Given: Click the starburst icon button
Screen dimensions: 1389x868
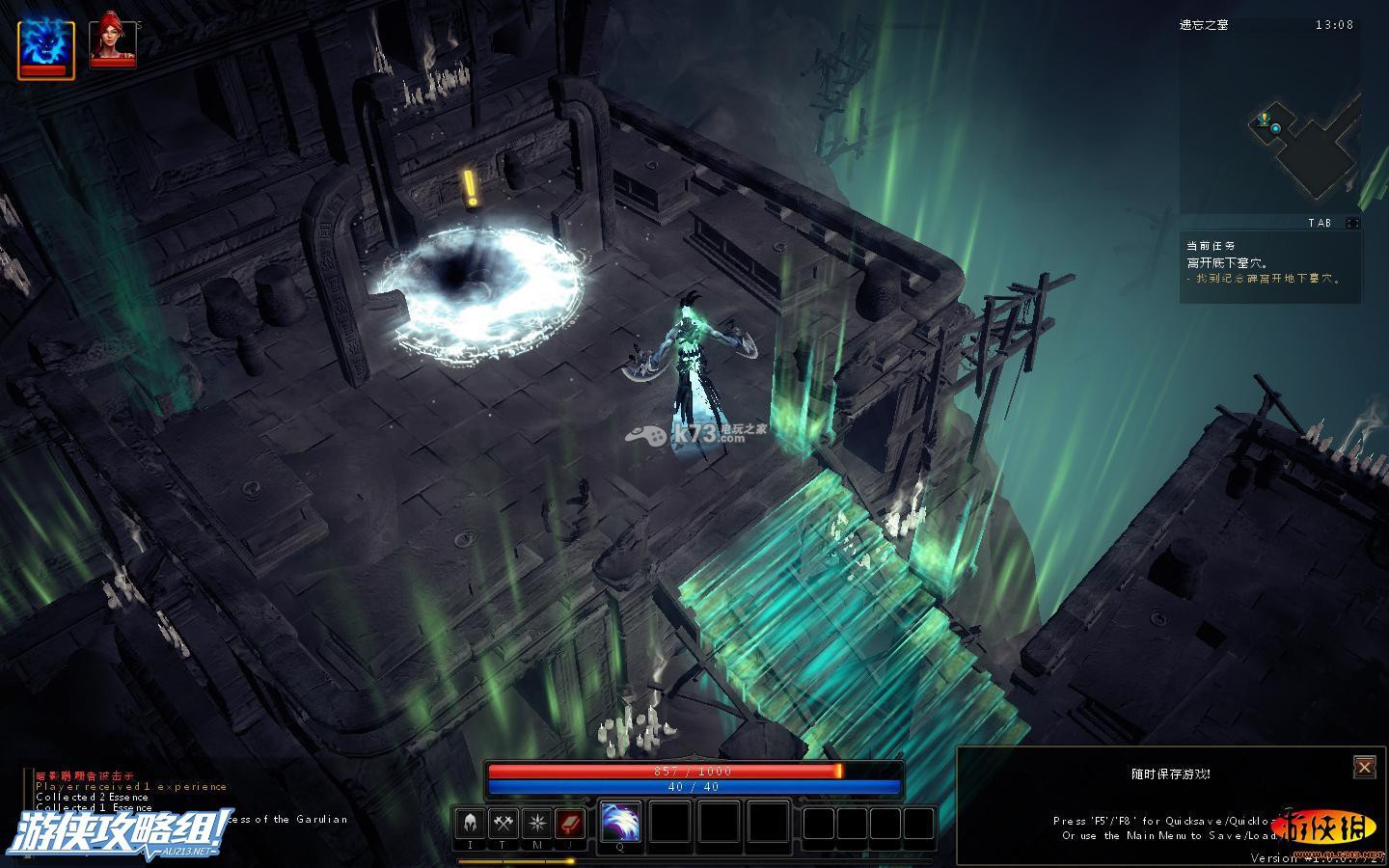Looking at the screenshot, I should click(x=537, y=824).
